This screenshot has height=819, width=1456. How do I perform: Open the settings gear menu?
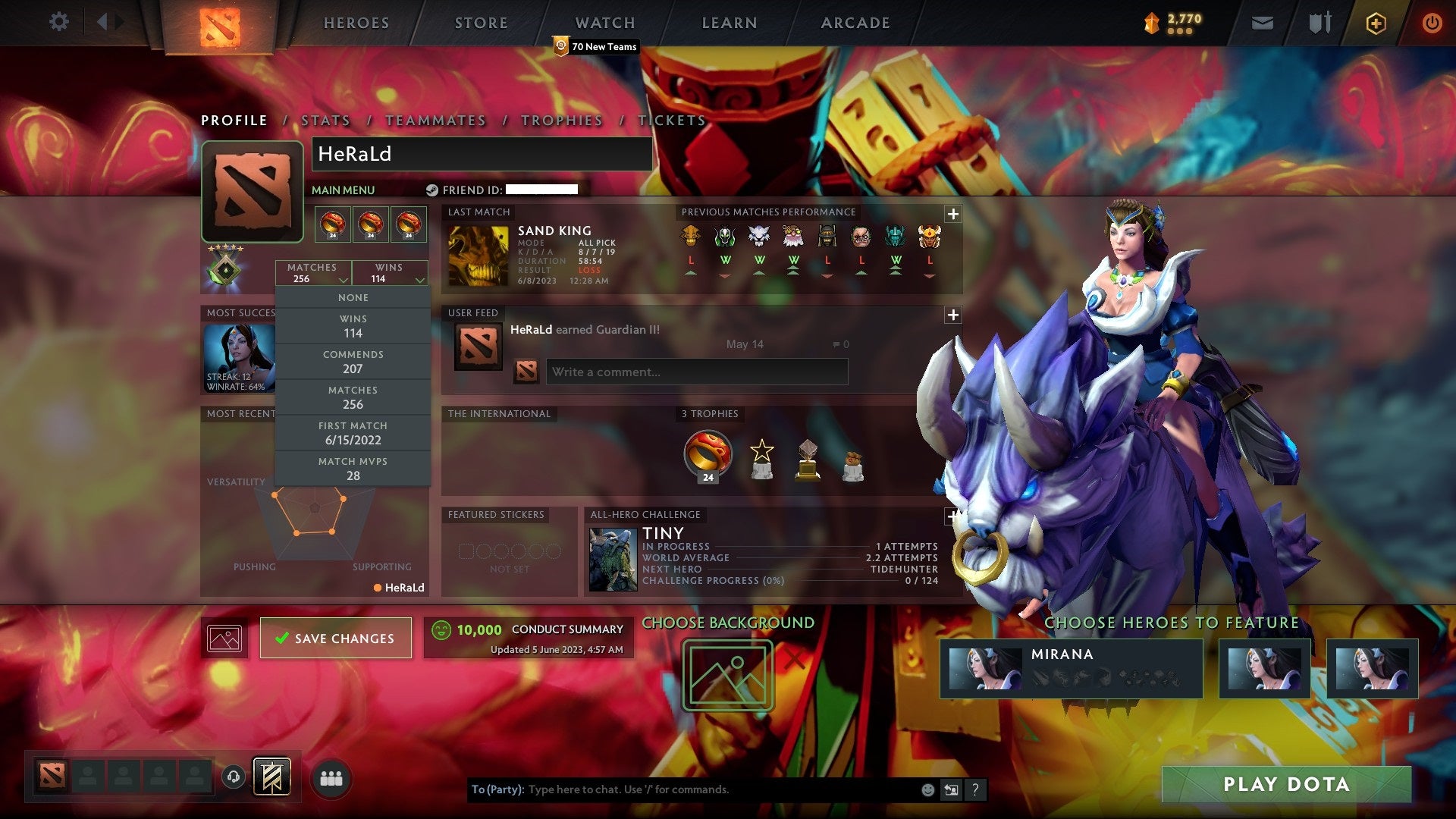[59, 22]
